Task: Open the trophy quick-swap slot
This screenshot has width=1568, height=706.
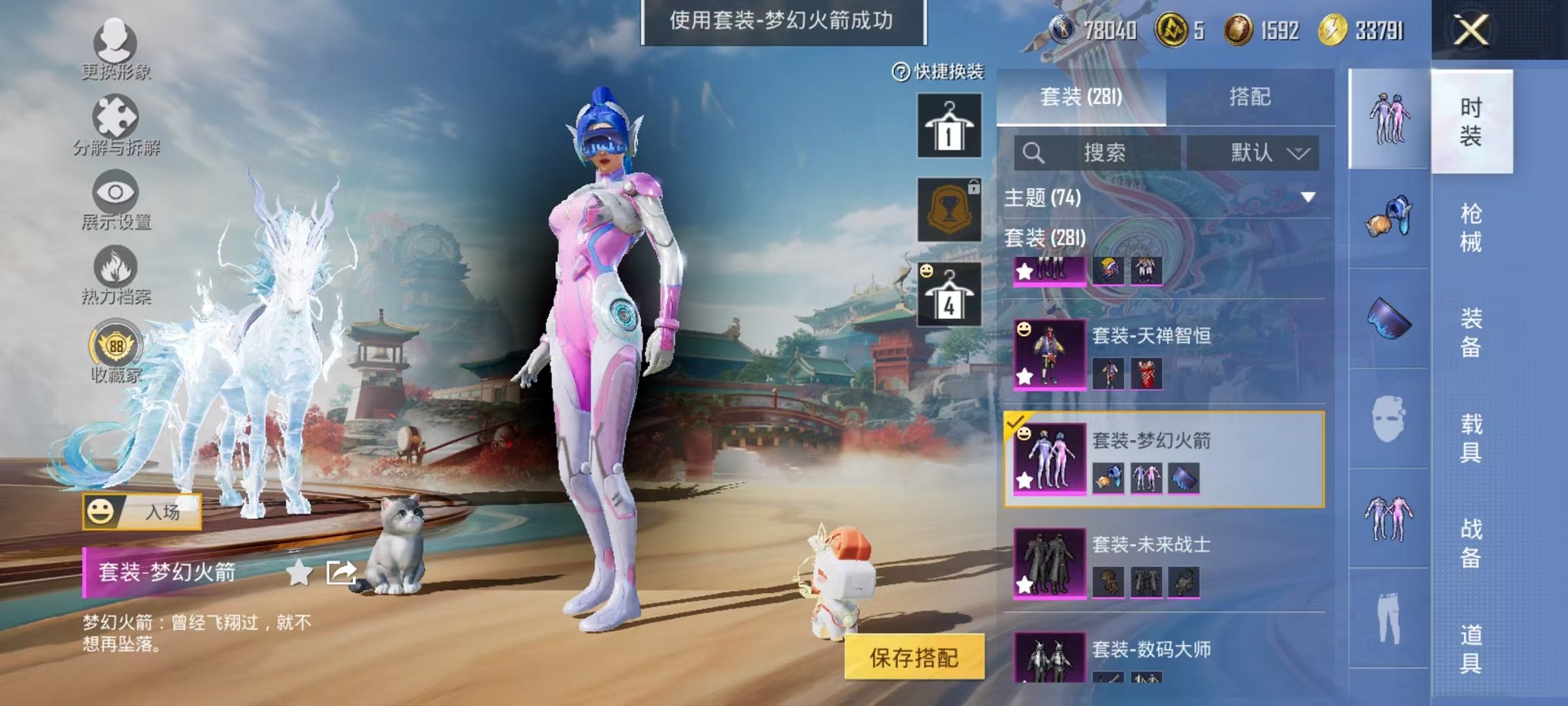Action: click(x=951, y=209)
